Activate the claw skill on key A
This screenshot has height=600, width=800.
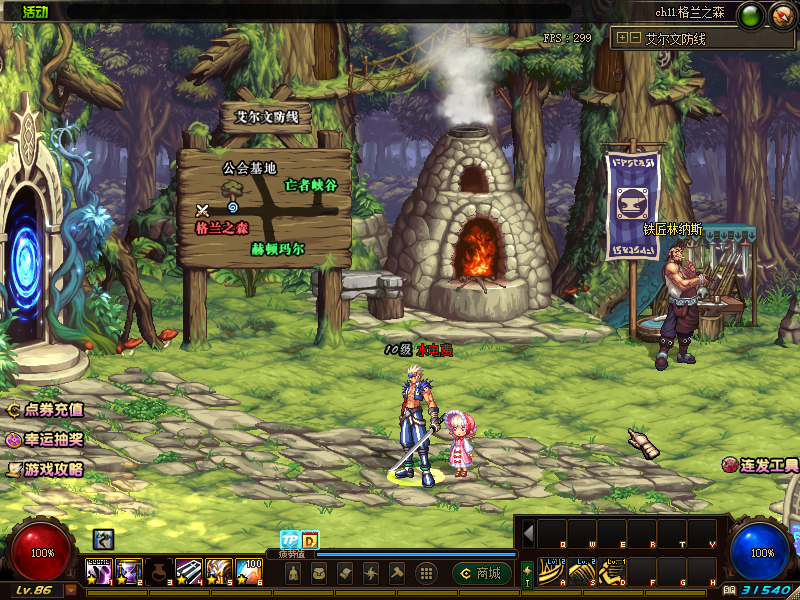pos(551,569)
